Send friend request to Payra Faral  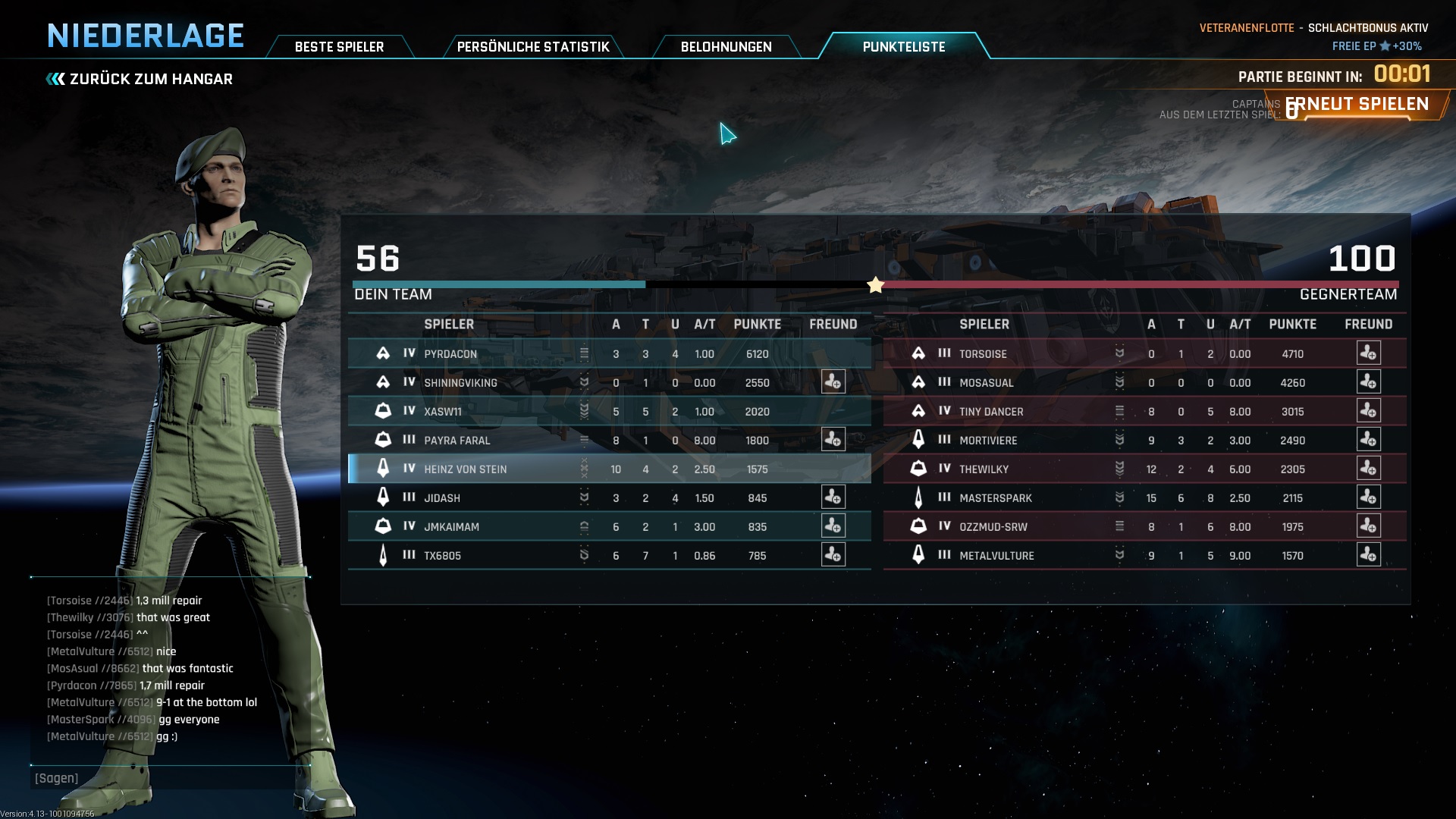833,440
